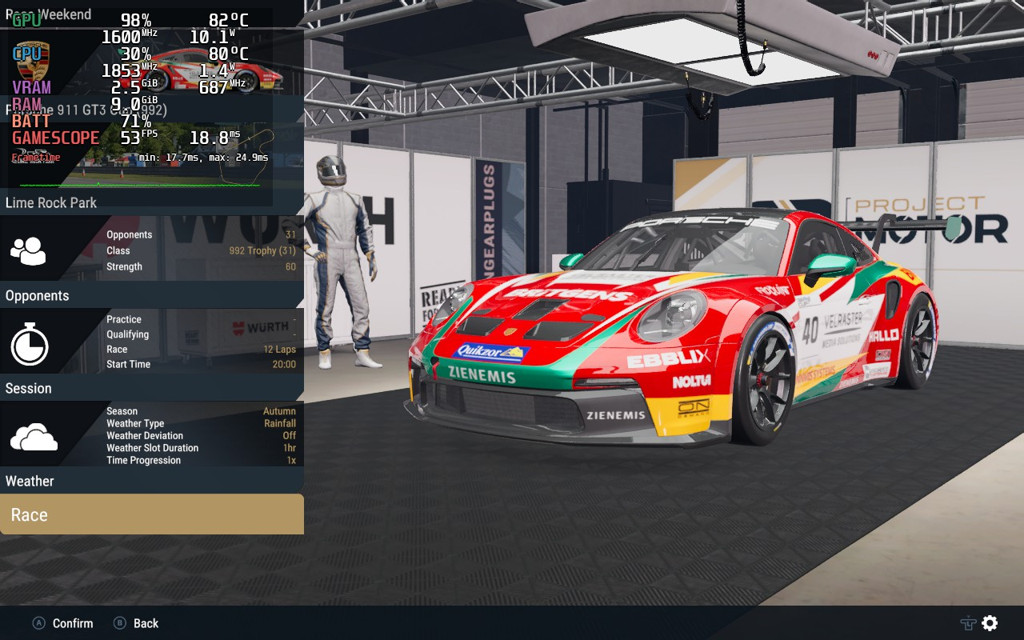The image size is (1024, 640).
Task: Start the event with the Race button
Action: (151, 514)
